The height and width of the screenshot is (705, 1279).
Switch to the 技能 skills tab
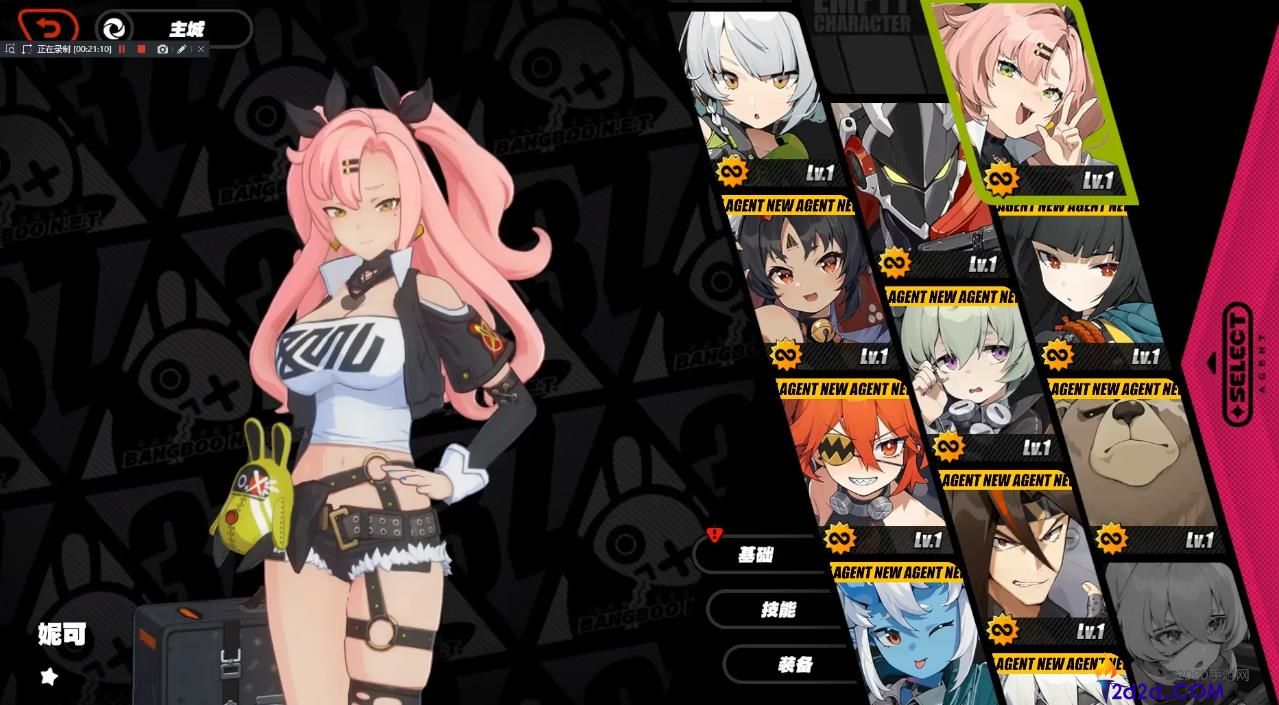(777, 609)
